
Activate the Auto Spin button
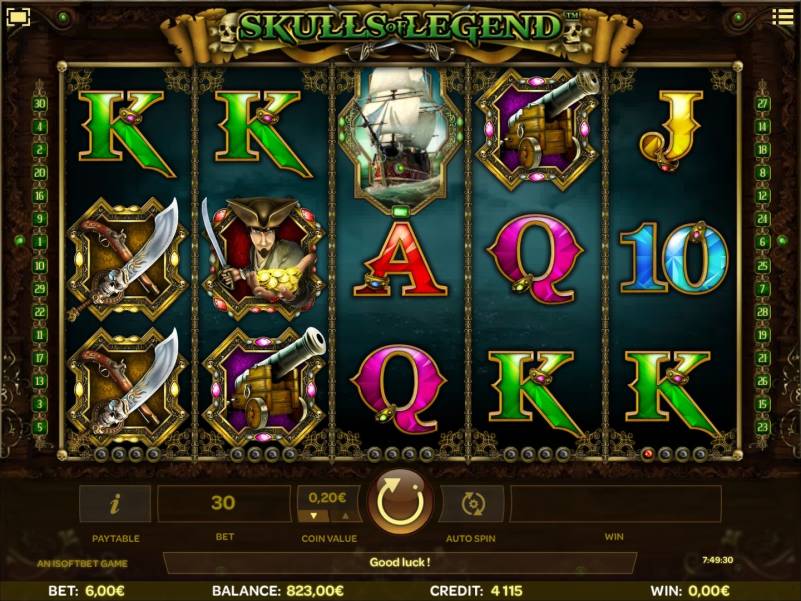pos(471,504)
